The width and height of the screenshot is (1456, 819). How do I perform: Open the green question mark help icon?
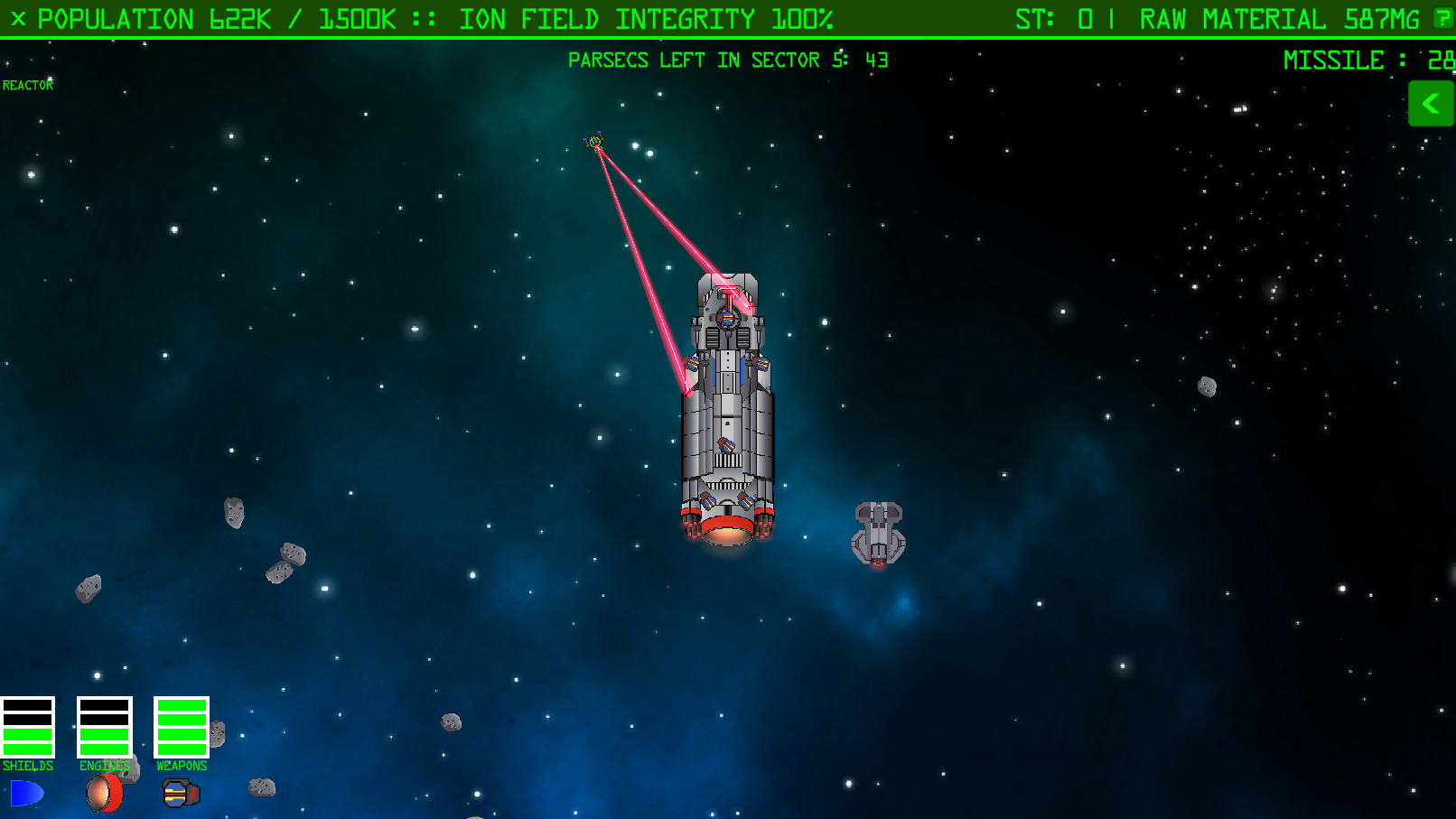coord(1442,18)
